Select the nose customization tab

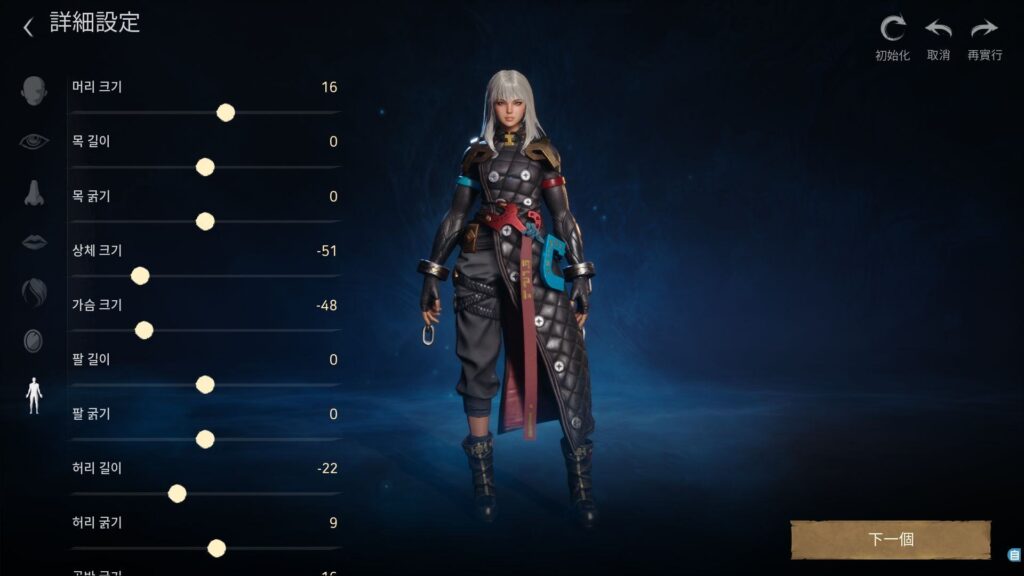tap(34, 192)
